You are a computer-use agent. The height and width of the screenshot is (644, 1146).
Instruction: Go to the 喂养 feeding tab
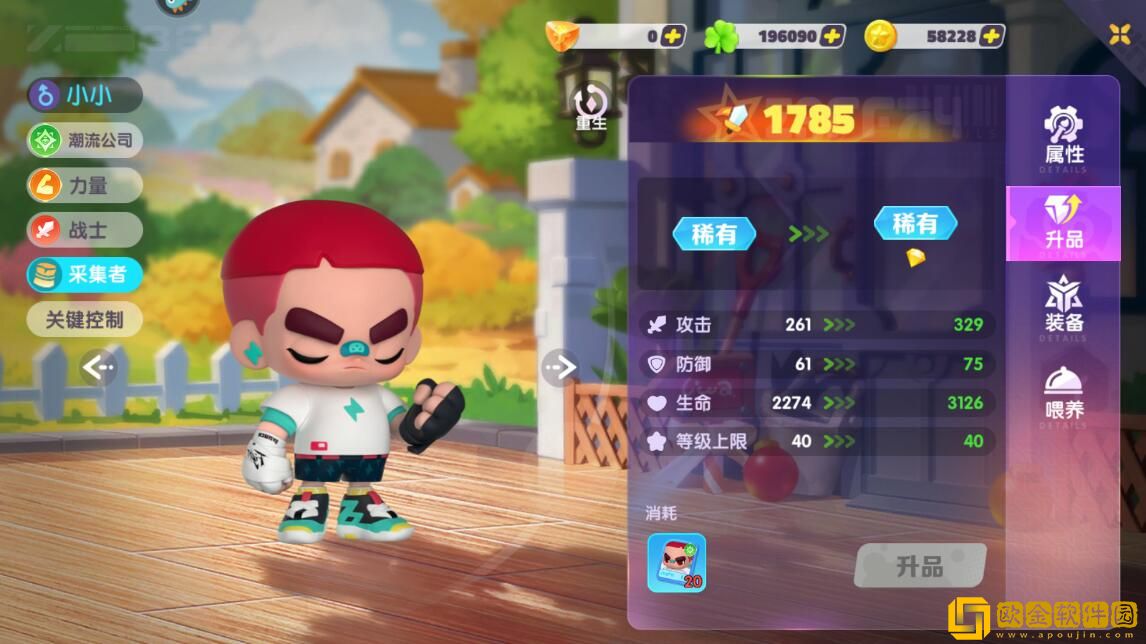coord(1064,393)
